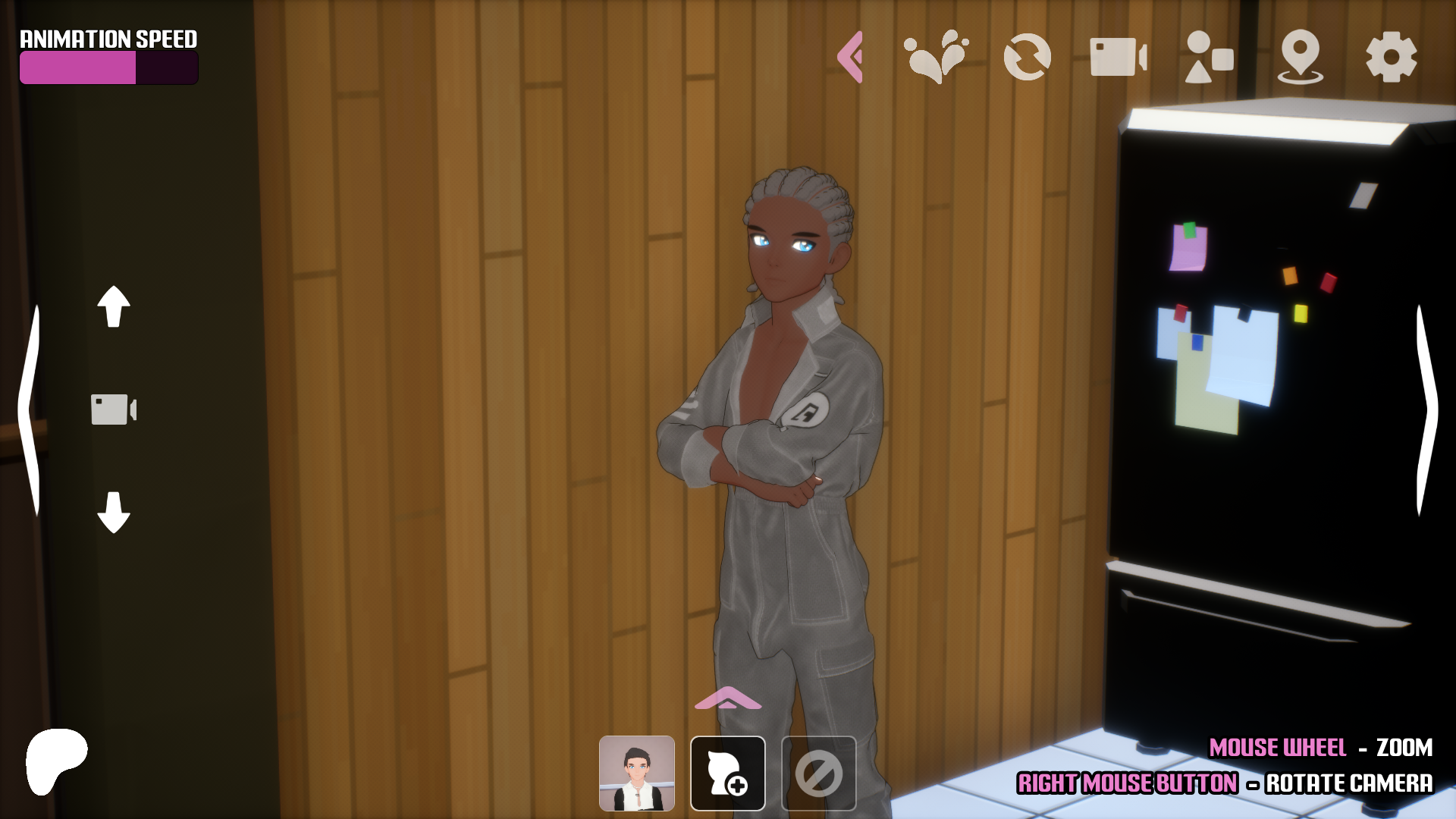Expand the right curved bracket panel

pos(1426,409)
